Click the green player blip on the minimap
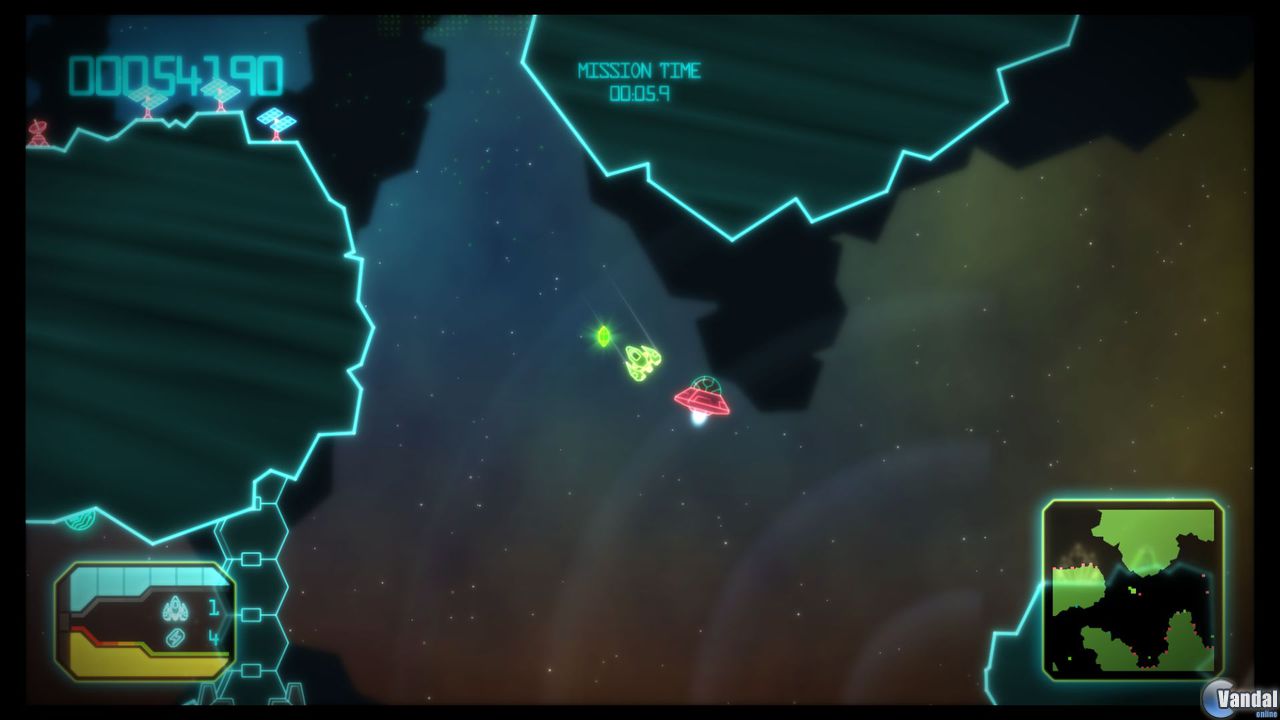The width and height of the screenshot is (1280, 720). click(x=1132, y=589)
